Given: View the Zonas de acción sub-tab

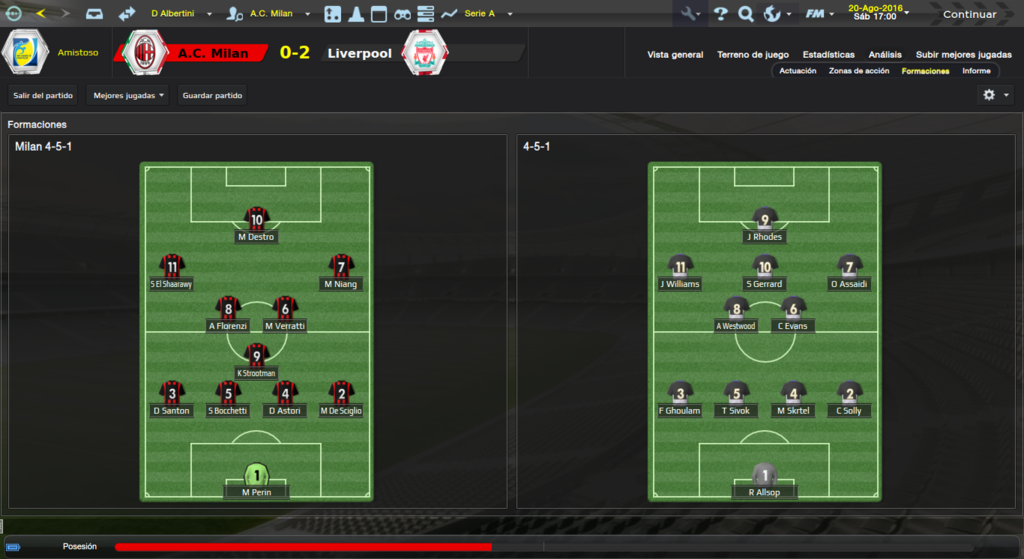Looking at the screenshot, I should pyautogui.click(x=858, y=71).
